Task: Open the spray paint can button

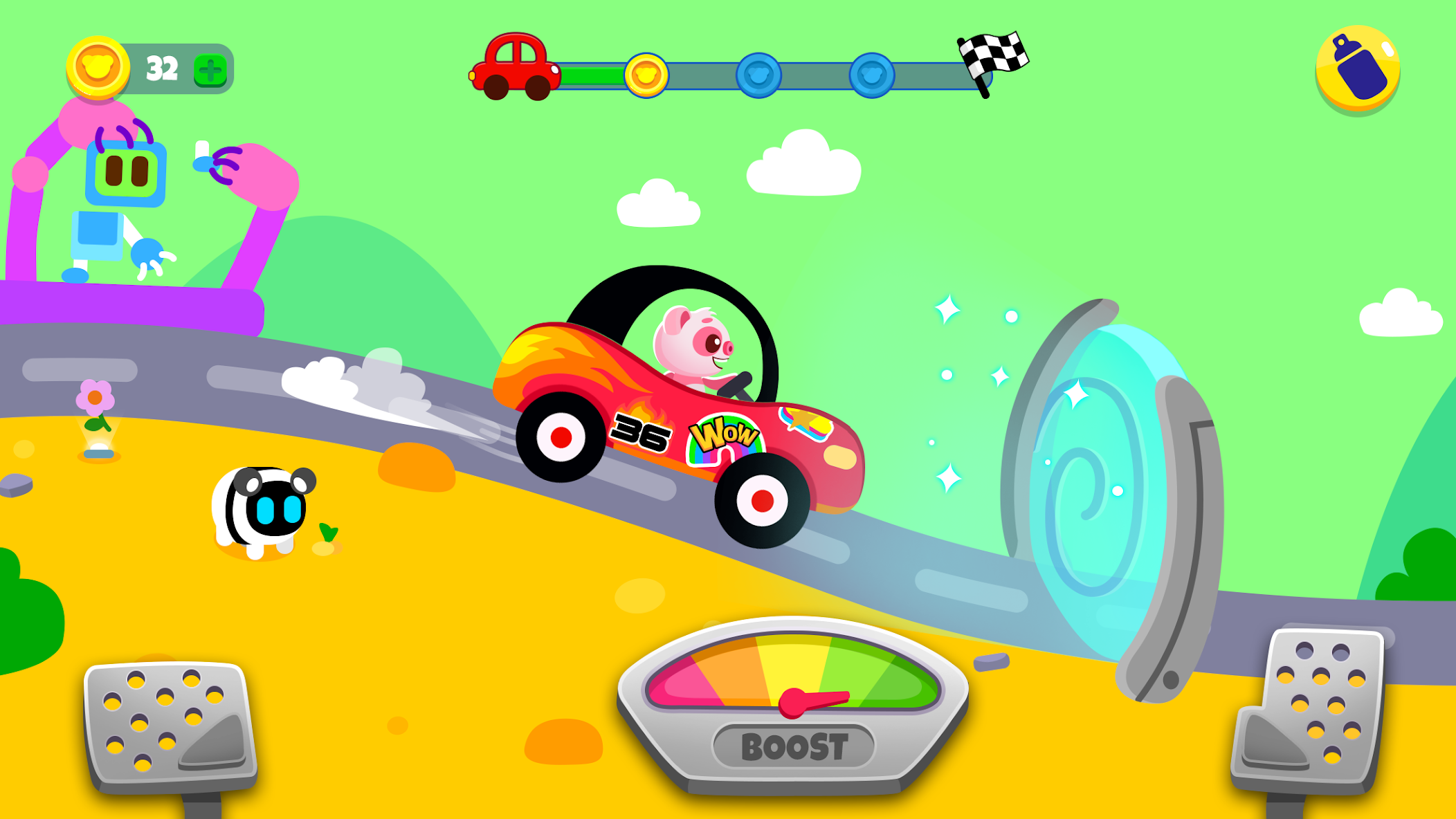Action: click(1357, 68)
